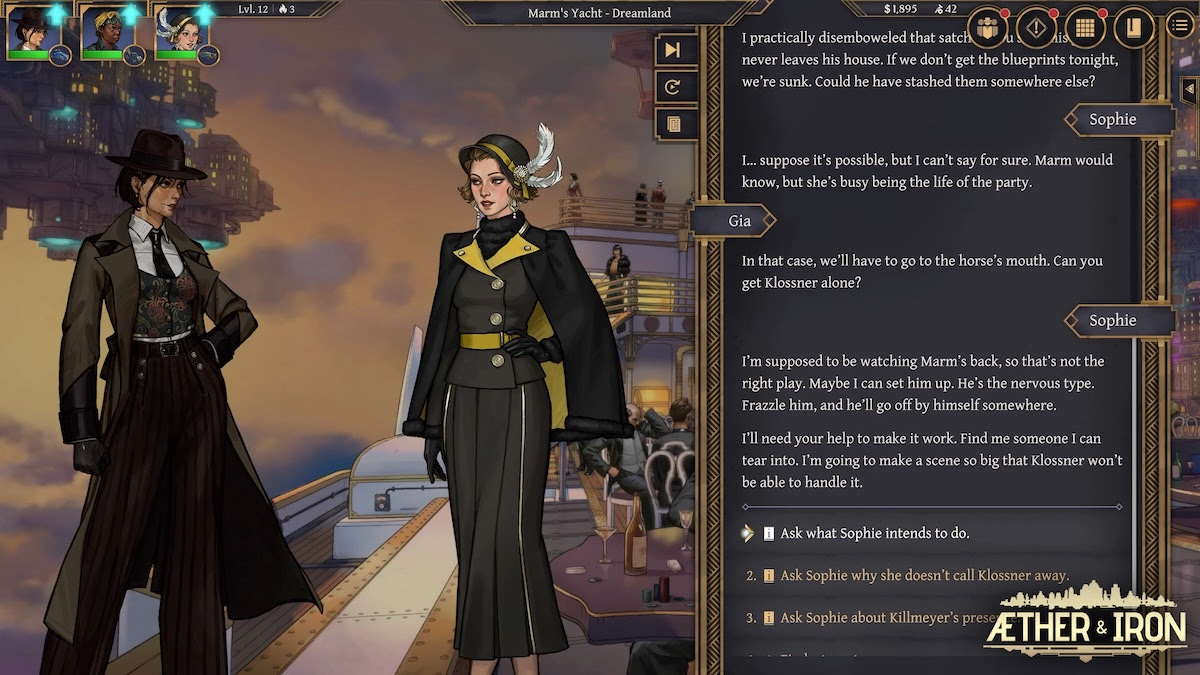Open the quest alert diamond icon
1200x675 pixels.
1036,27
